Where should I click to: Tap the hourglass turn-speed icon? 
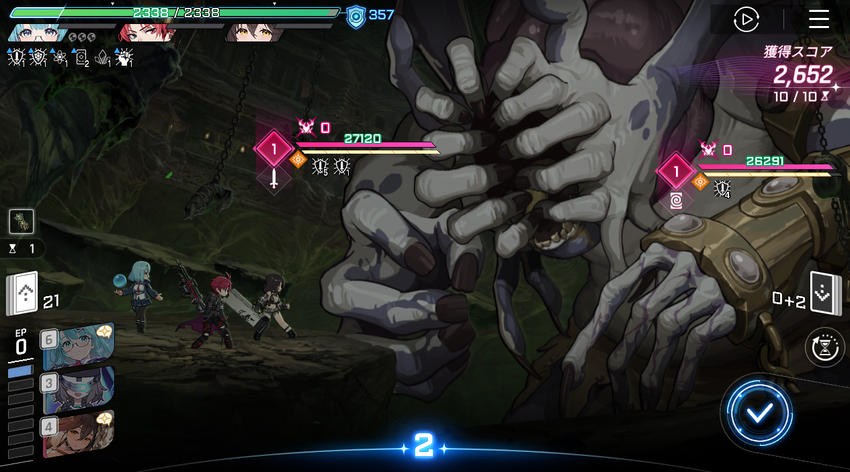(824, 347)
